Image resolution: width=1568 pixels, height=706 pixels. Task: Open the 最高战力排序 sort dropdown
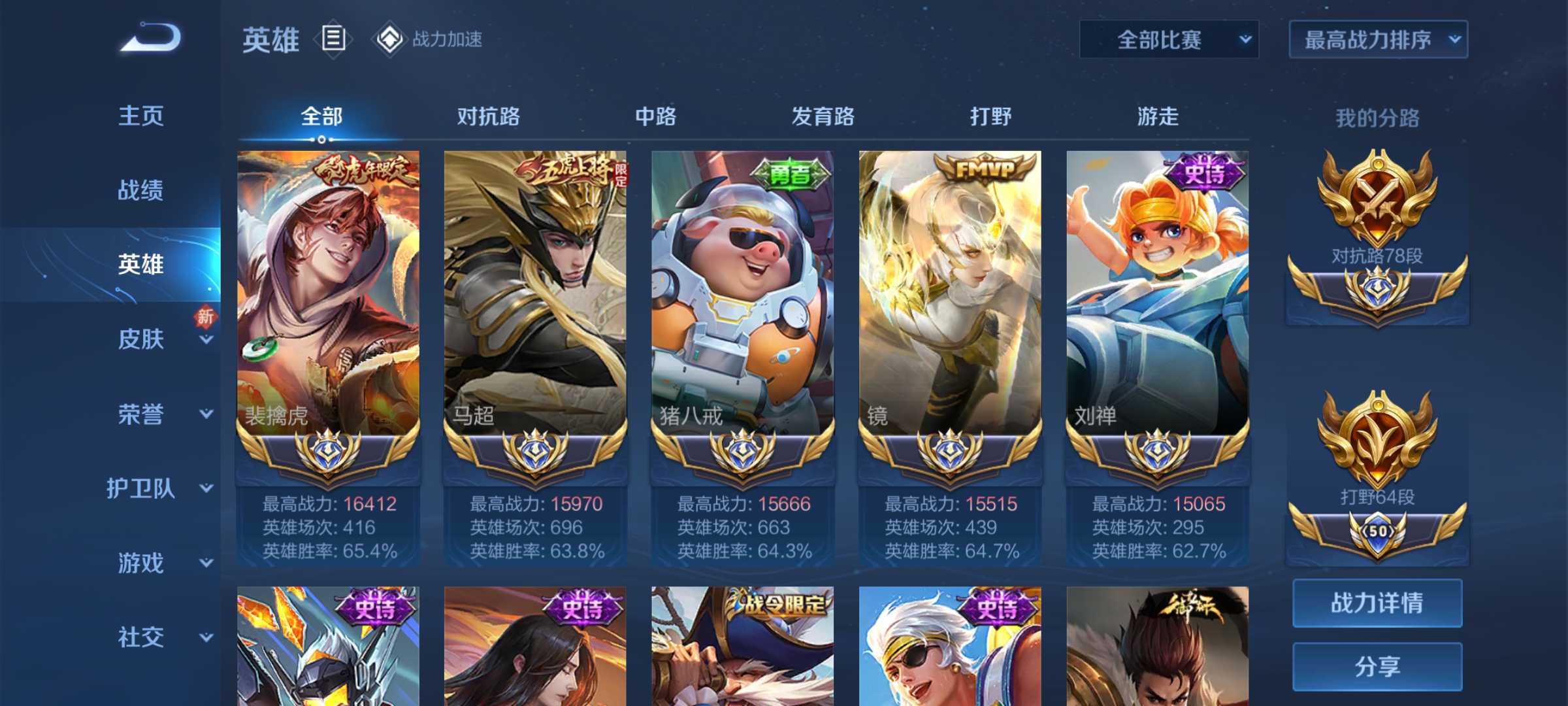(x=1378, y=40)
